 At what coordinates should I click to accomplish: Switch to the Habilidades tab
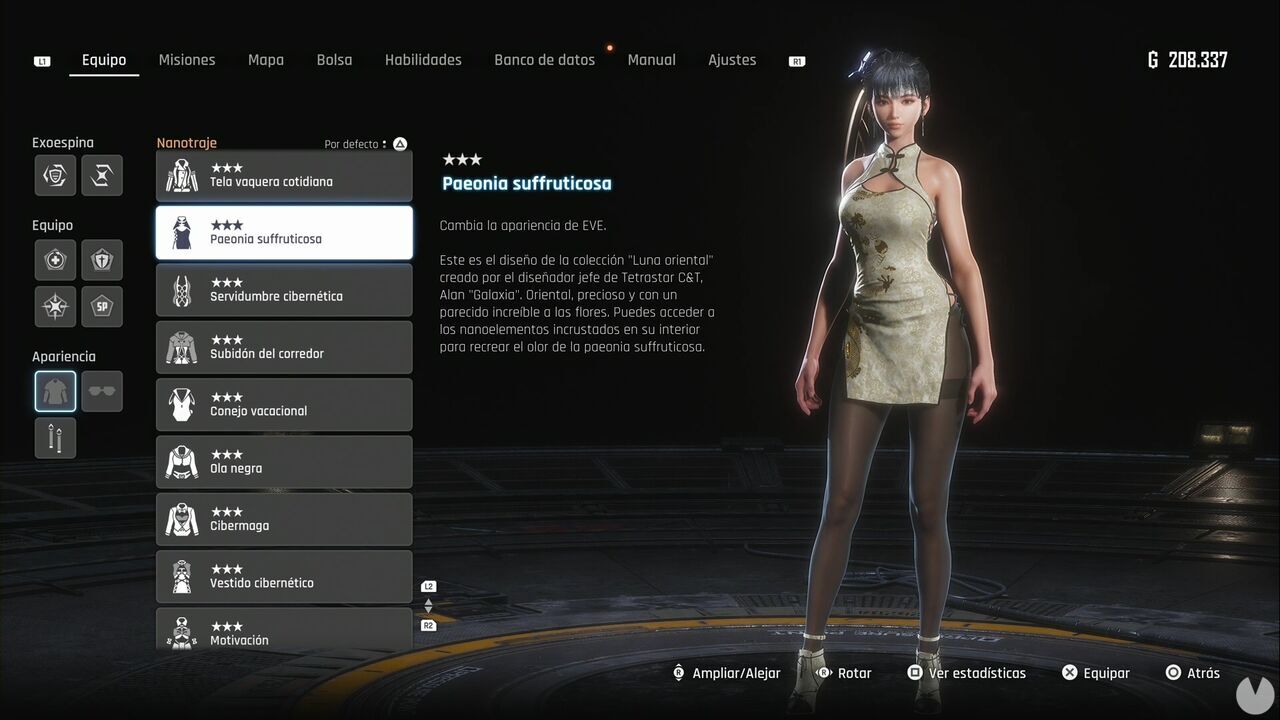click(x=423, y=60)
